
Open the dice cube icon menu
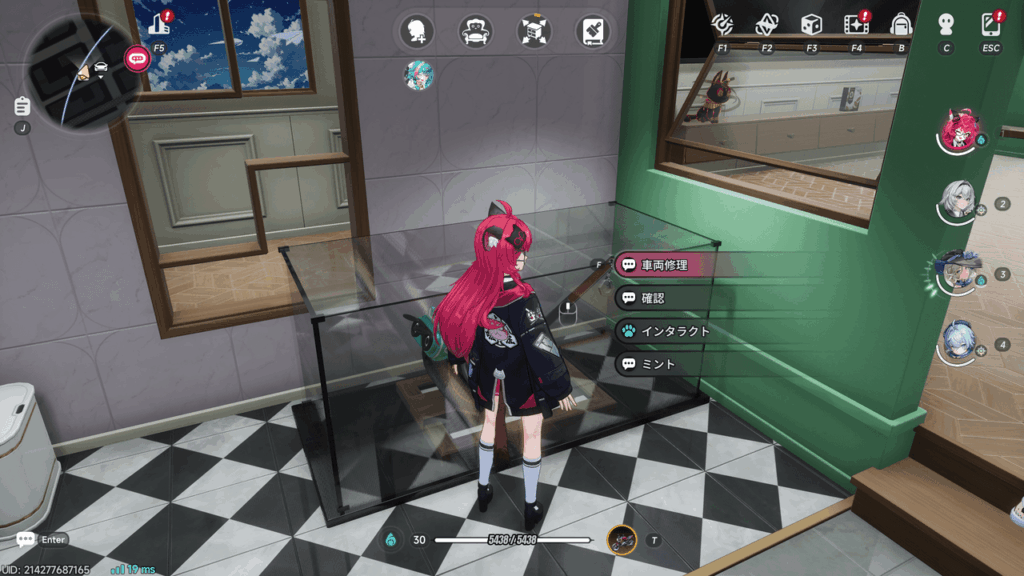coord(811,23)
